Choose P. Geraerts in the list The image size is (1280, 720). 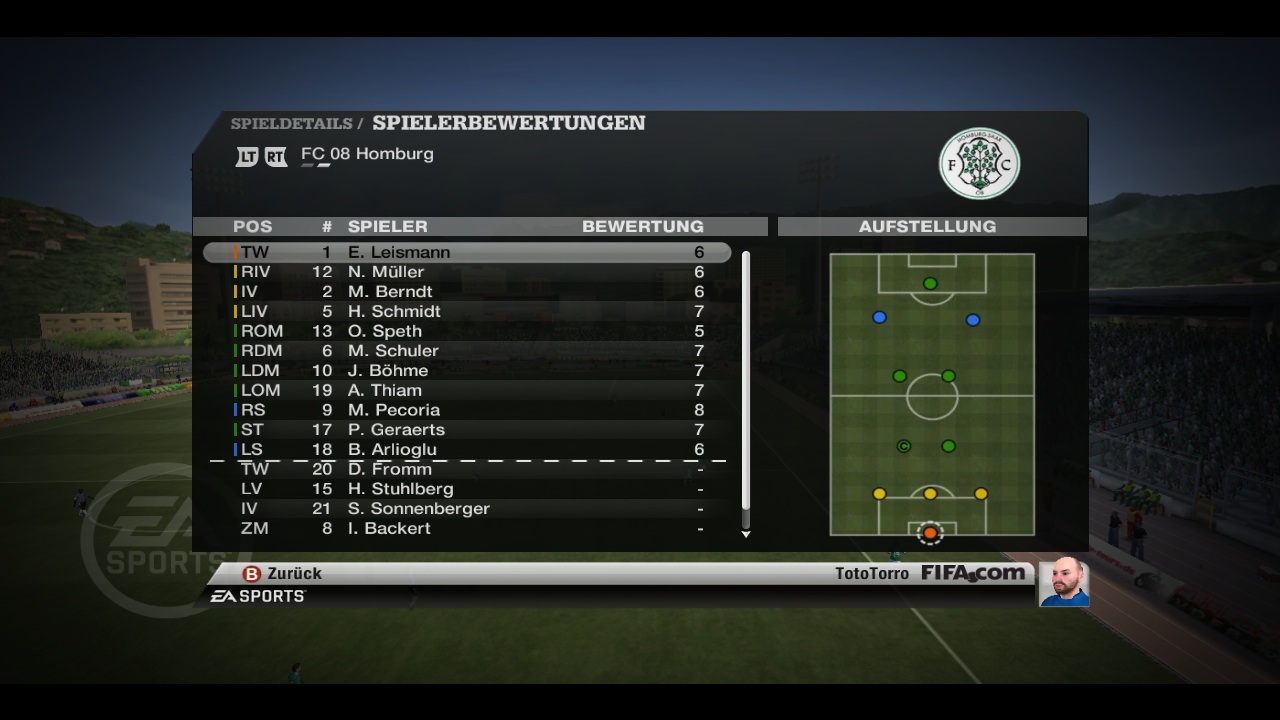click(467, 429)
